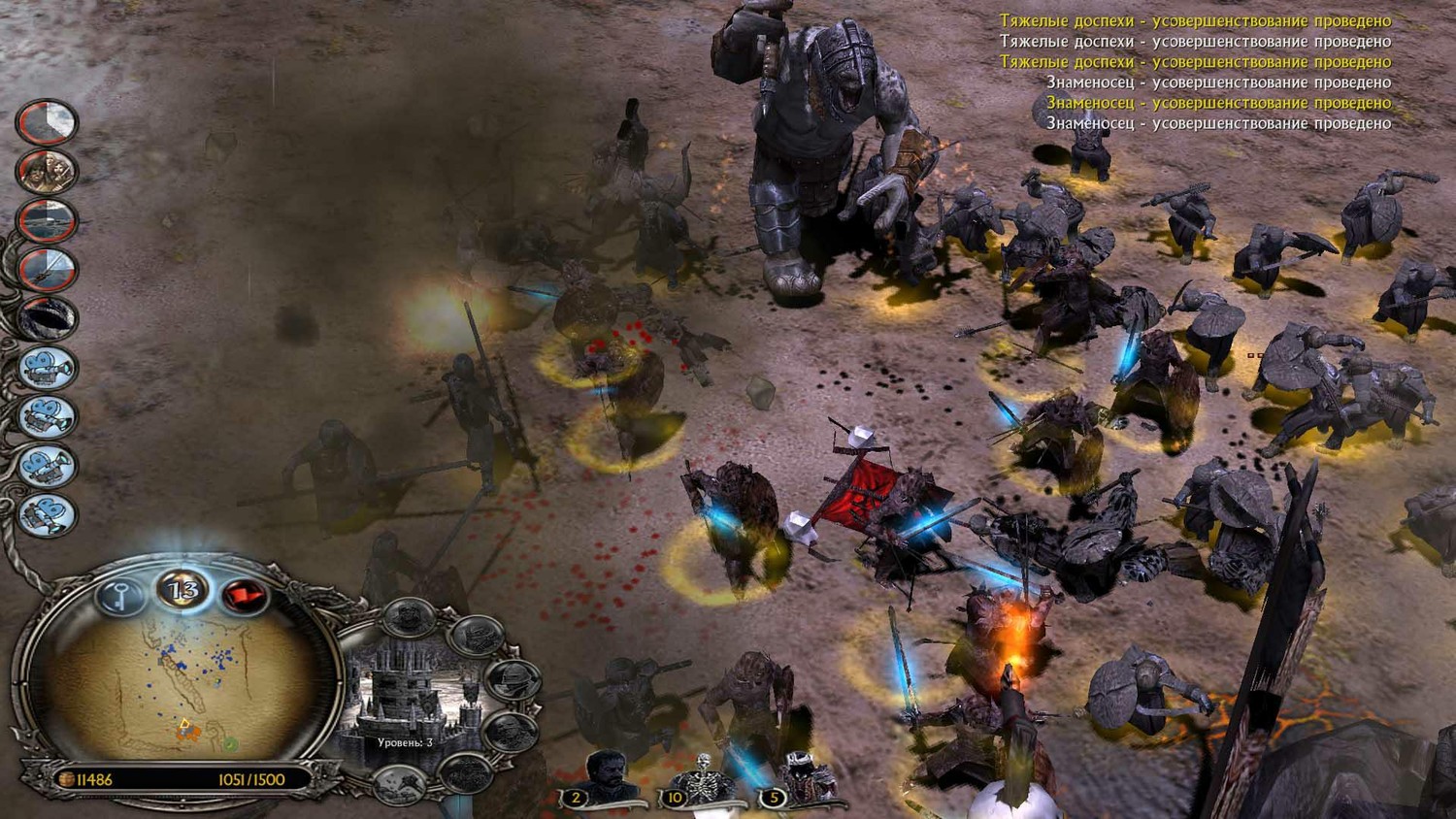Activate the sword power icon on cooldown
The height and width of the screenshot is (819, 1456).
[47, 269]
